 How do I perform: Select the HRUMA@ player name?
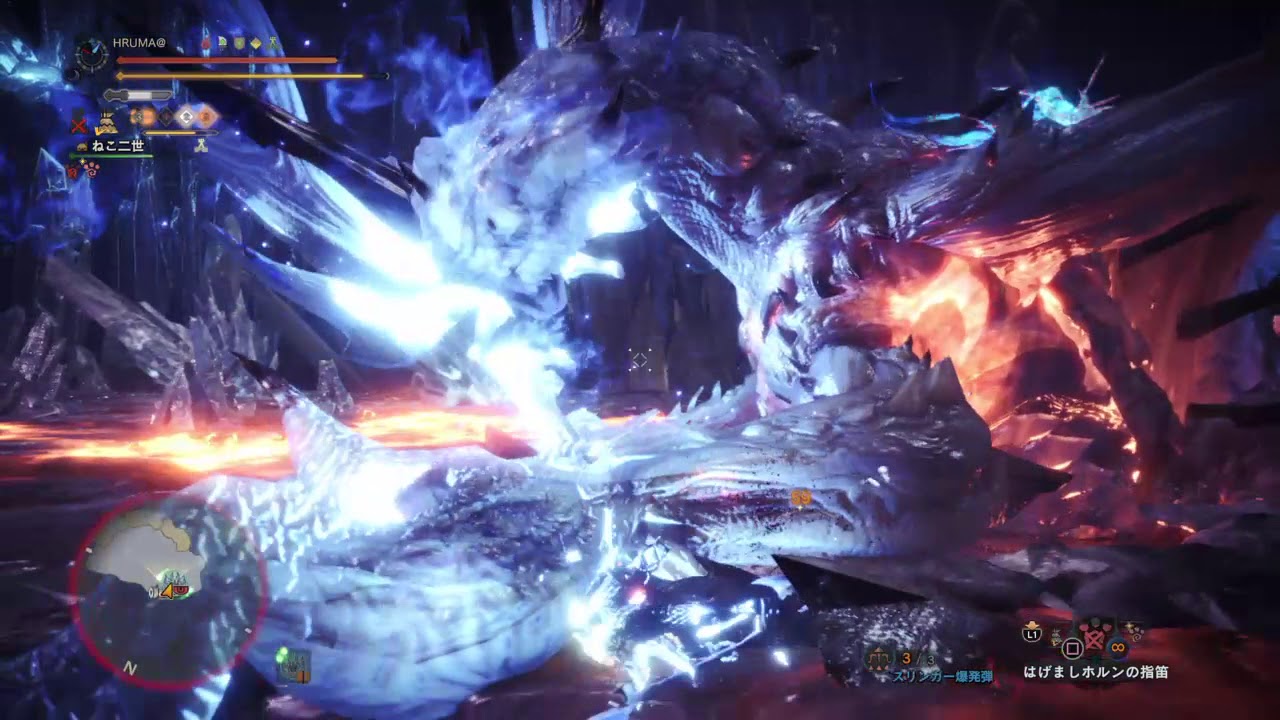tap(139, 45)
